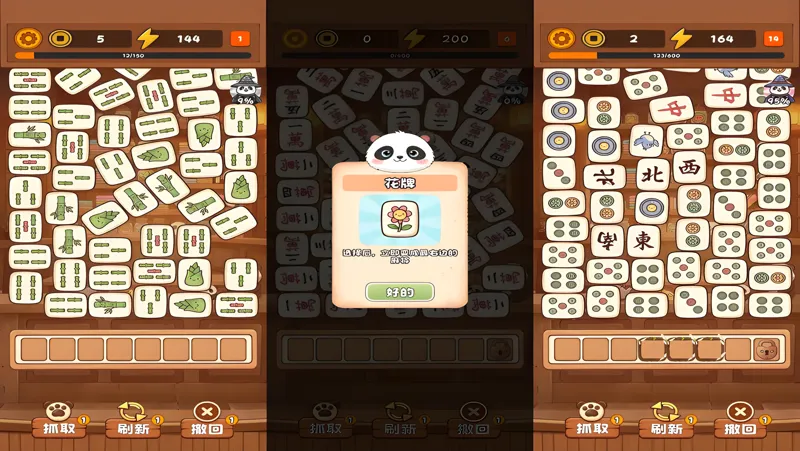Click the level badge showing 14

(x=773, y=39)
